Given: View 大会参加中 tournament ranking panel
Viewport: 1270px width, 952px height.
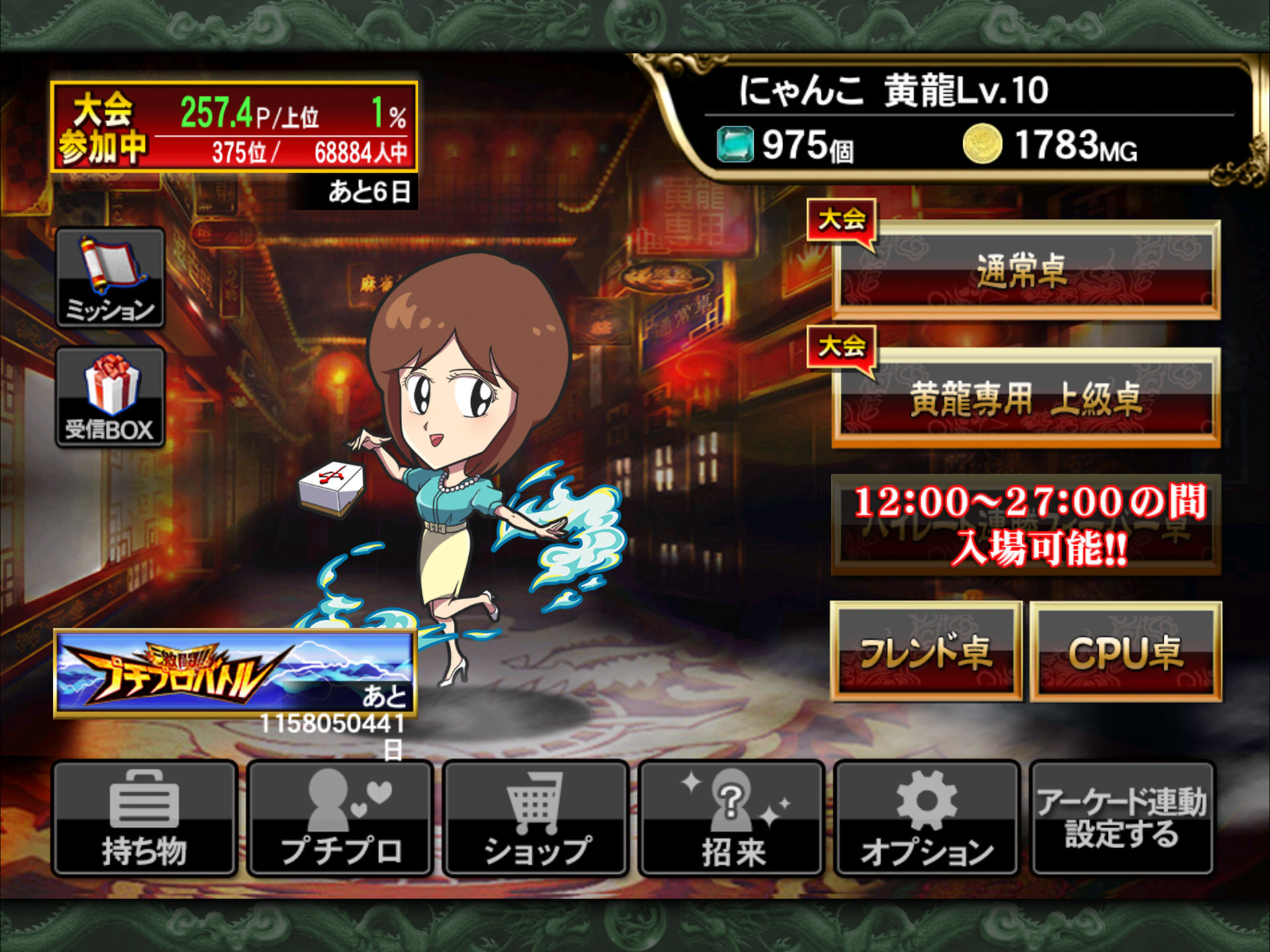Looking at the screenshot, I should pyautogui.click(x=234, y=126).
